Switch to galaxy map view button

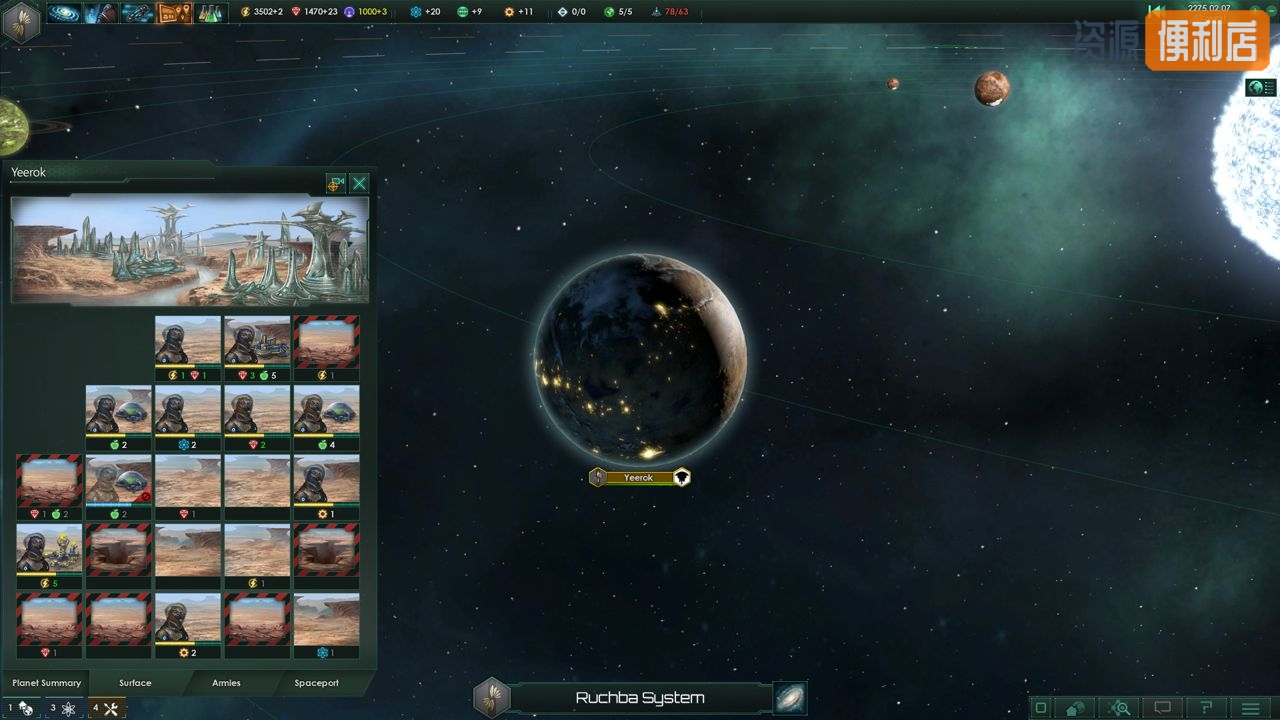(790, 698)
